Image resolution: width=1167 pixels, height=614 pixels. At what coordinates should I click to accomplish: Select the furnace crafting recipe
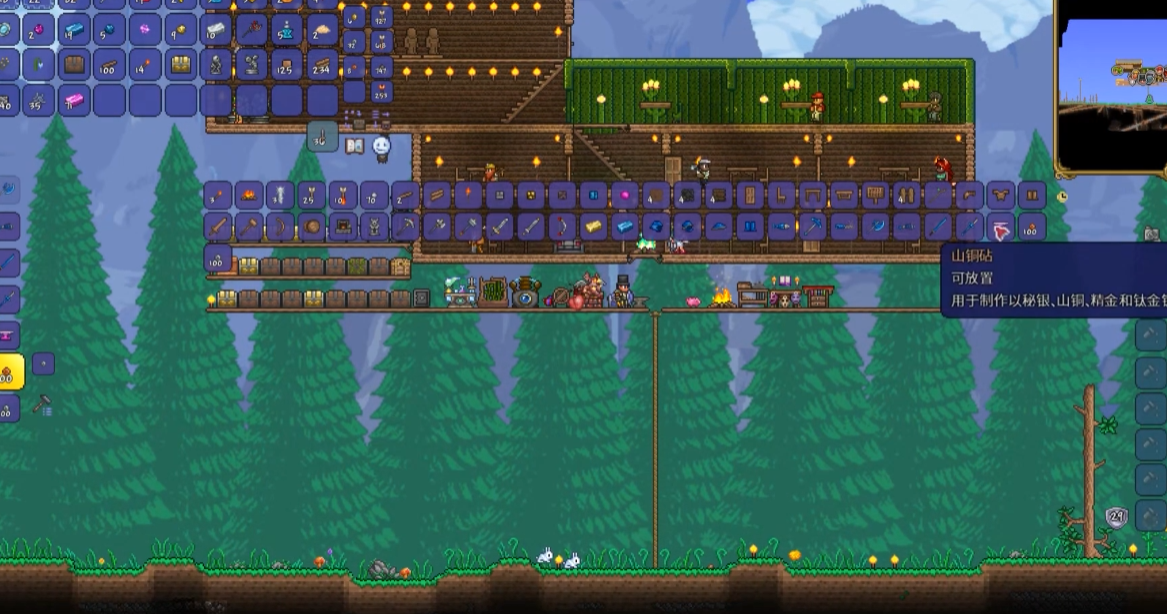[x=343, y=227]
